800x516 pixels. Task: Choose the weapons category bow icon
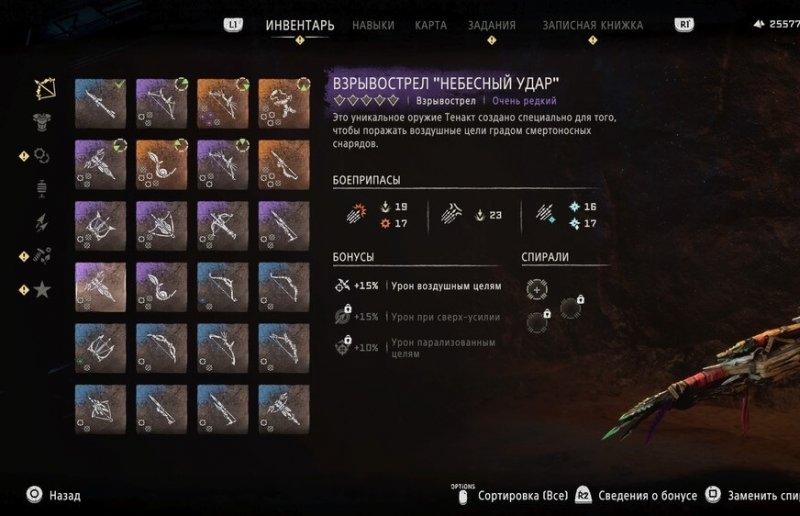(43, 89)
